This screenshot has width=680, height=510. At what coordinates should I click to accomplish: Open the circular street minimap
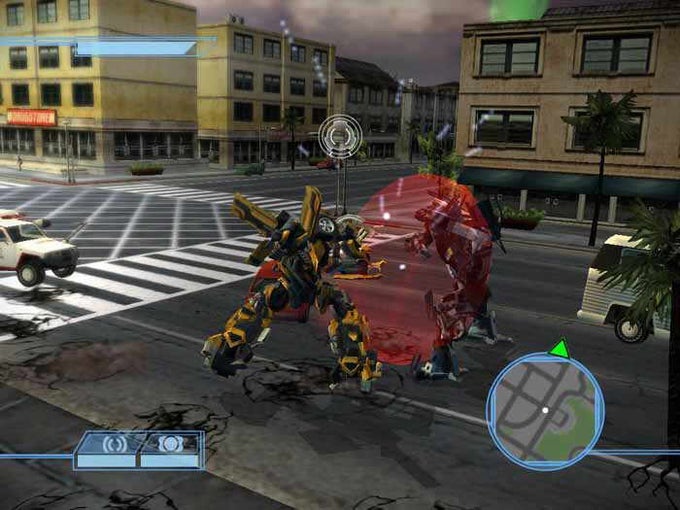pyautogui.click(x=545, y=411)
